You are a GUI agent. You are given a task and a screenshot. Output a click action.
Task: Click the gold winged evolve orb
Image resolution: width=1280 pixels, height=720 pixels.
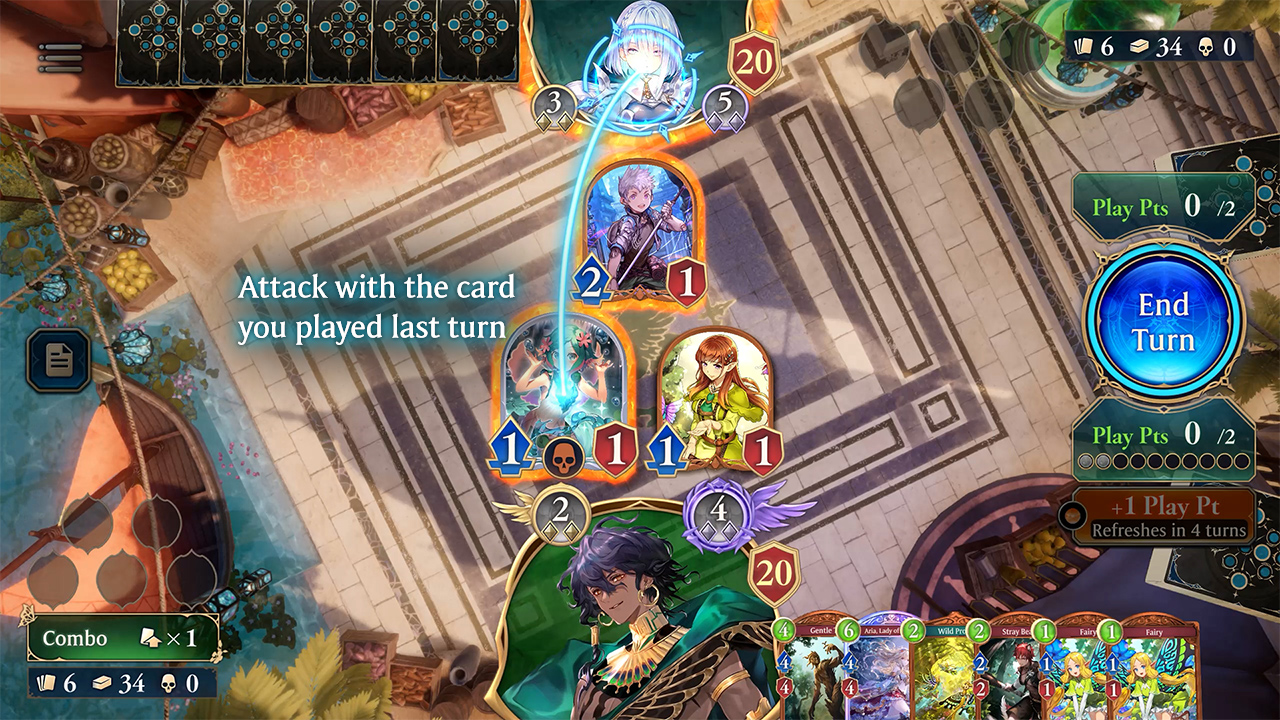point(560,514)
